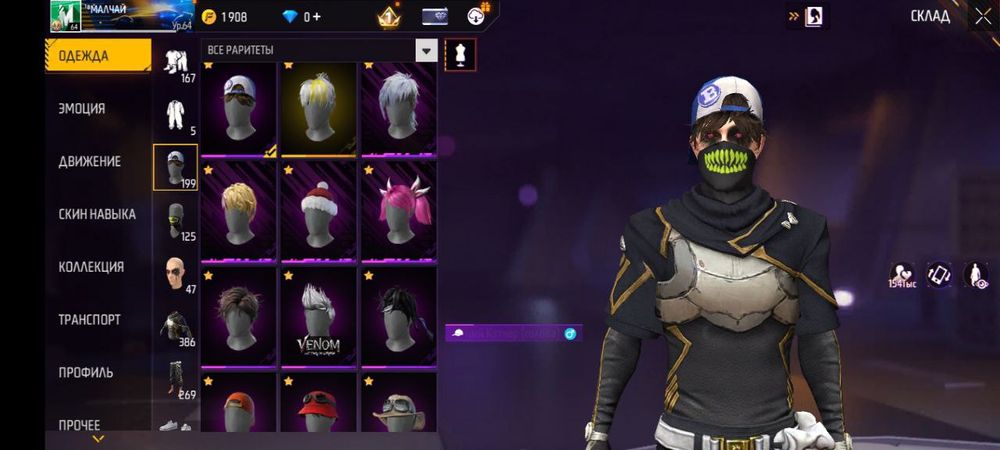Viewport: 1000px width, 450px height.
Task: Go to the КОЛЛЕКЦИЯ tab
Action: click(91, 267)
